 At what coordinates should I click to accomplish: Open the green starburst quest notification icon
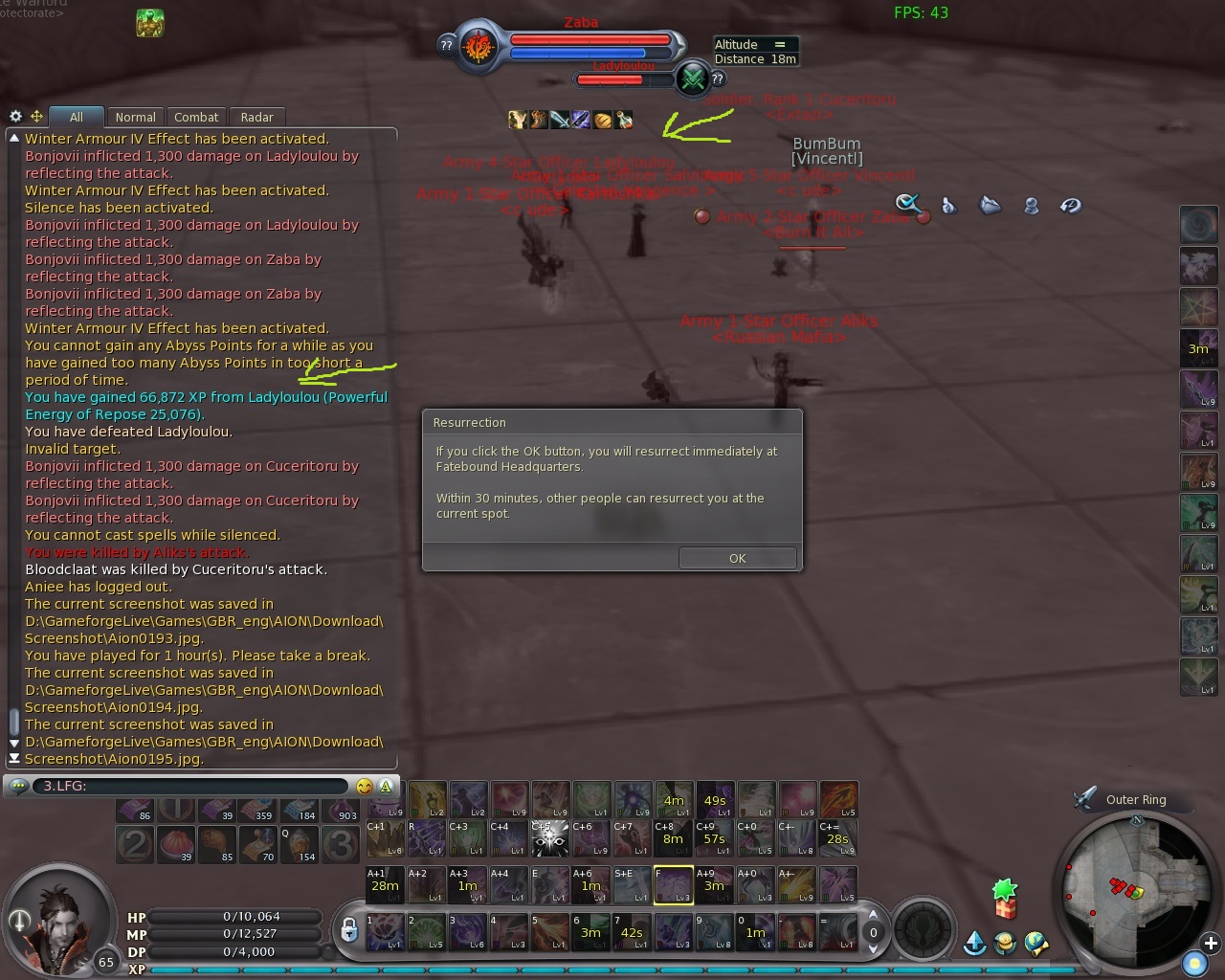1006,887
